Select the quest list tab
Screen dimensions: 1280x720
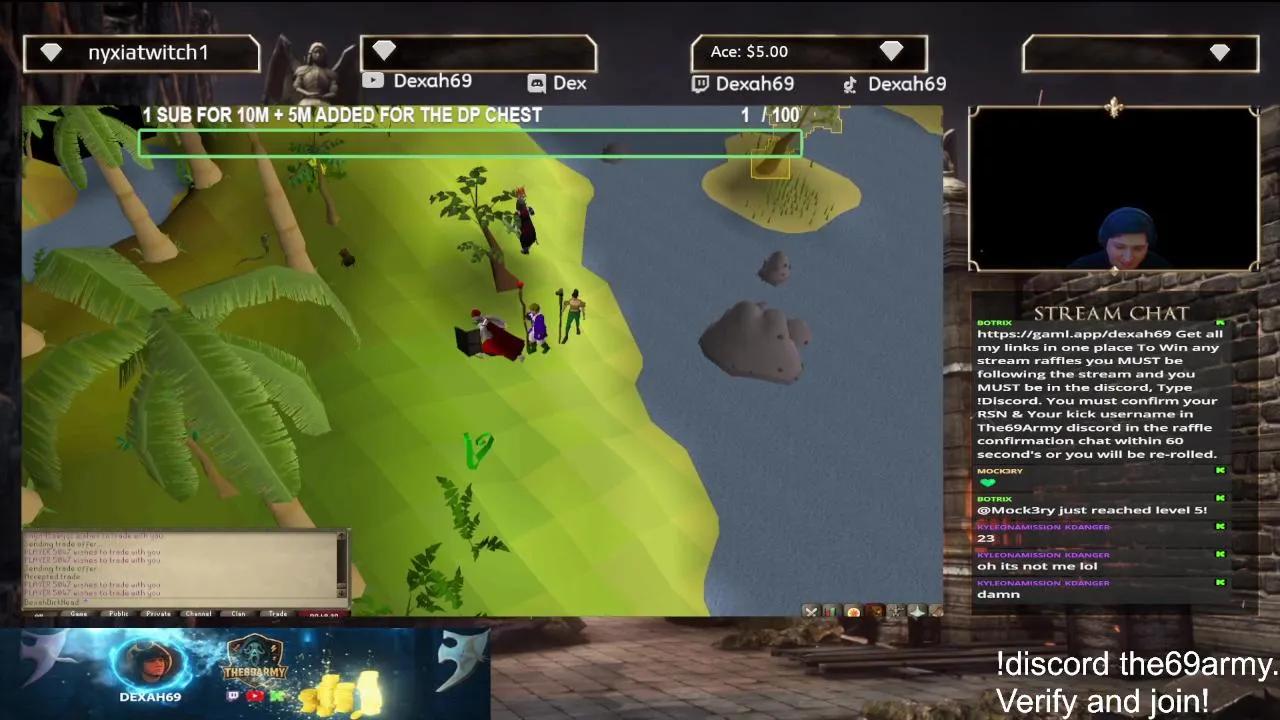(x=853, y=610)
